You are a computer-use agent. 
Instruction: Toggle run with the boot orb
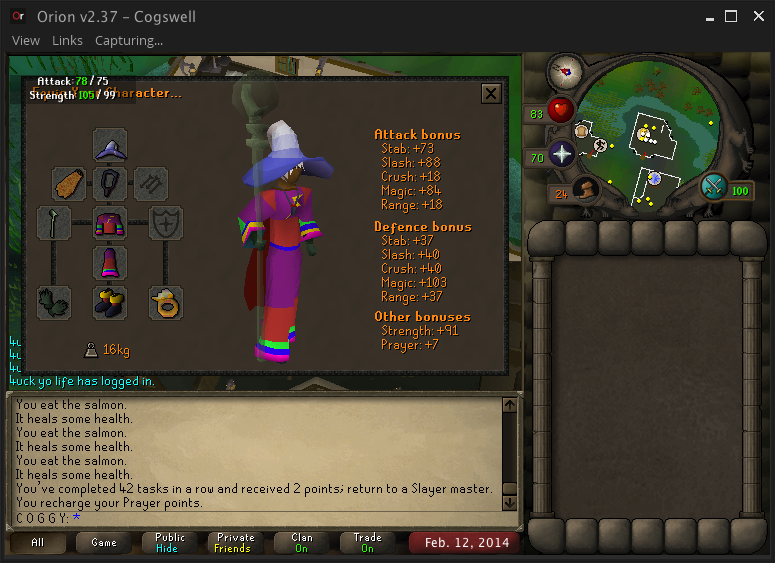(585, 190)
